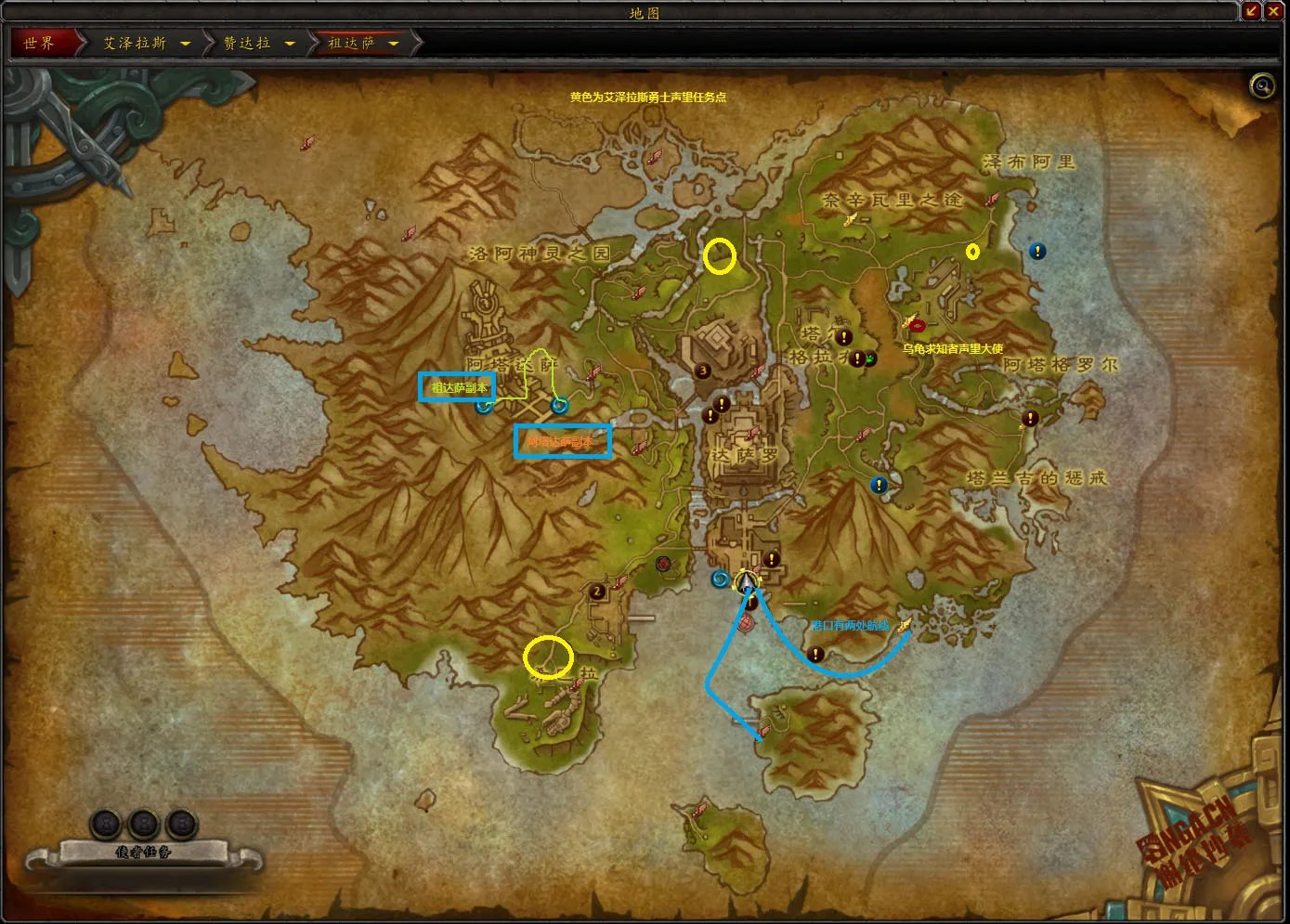This screenshot has width=1290, height=924.
Task: Select the numbered 2 marker in the southwest
Action: 597,592
